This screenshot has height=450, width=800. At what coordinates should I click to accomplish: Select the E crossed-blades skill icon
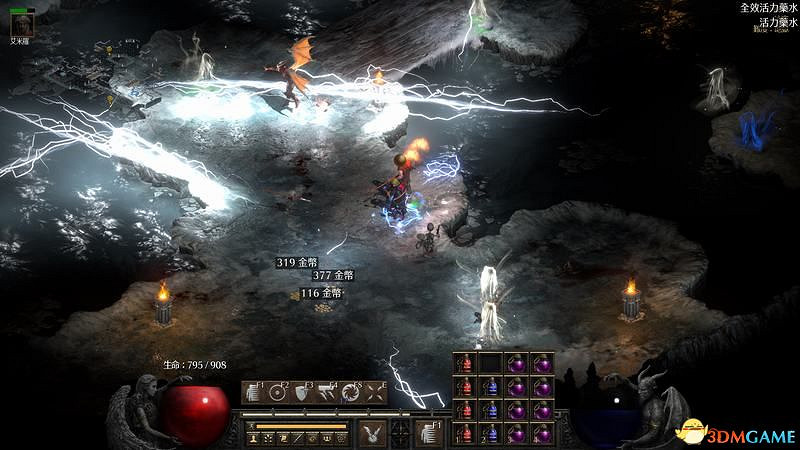[376, 392]
